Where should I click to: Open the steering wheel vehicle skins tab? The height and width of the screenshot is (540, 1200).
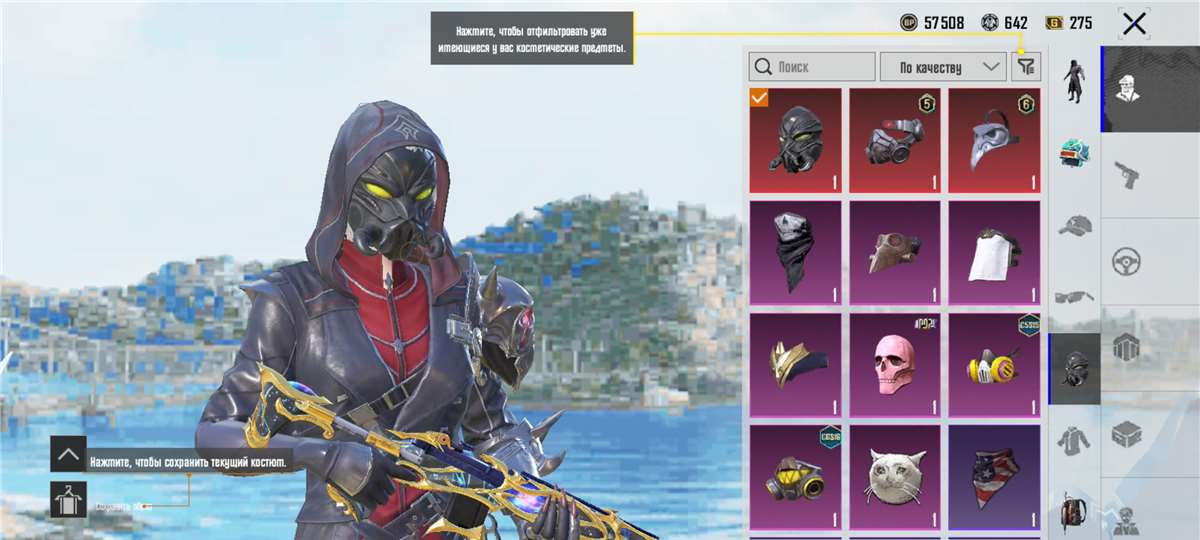[1128, 262]
